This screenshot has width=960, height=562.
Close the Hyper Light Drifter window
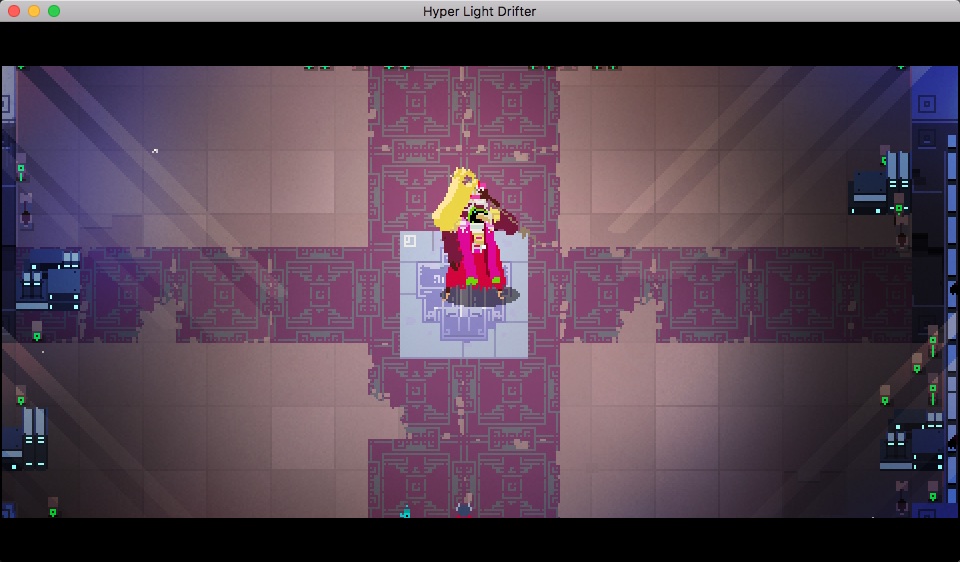(14, 11)
